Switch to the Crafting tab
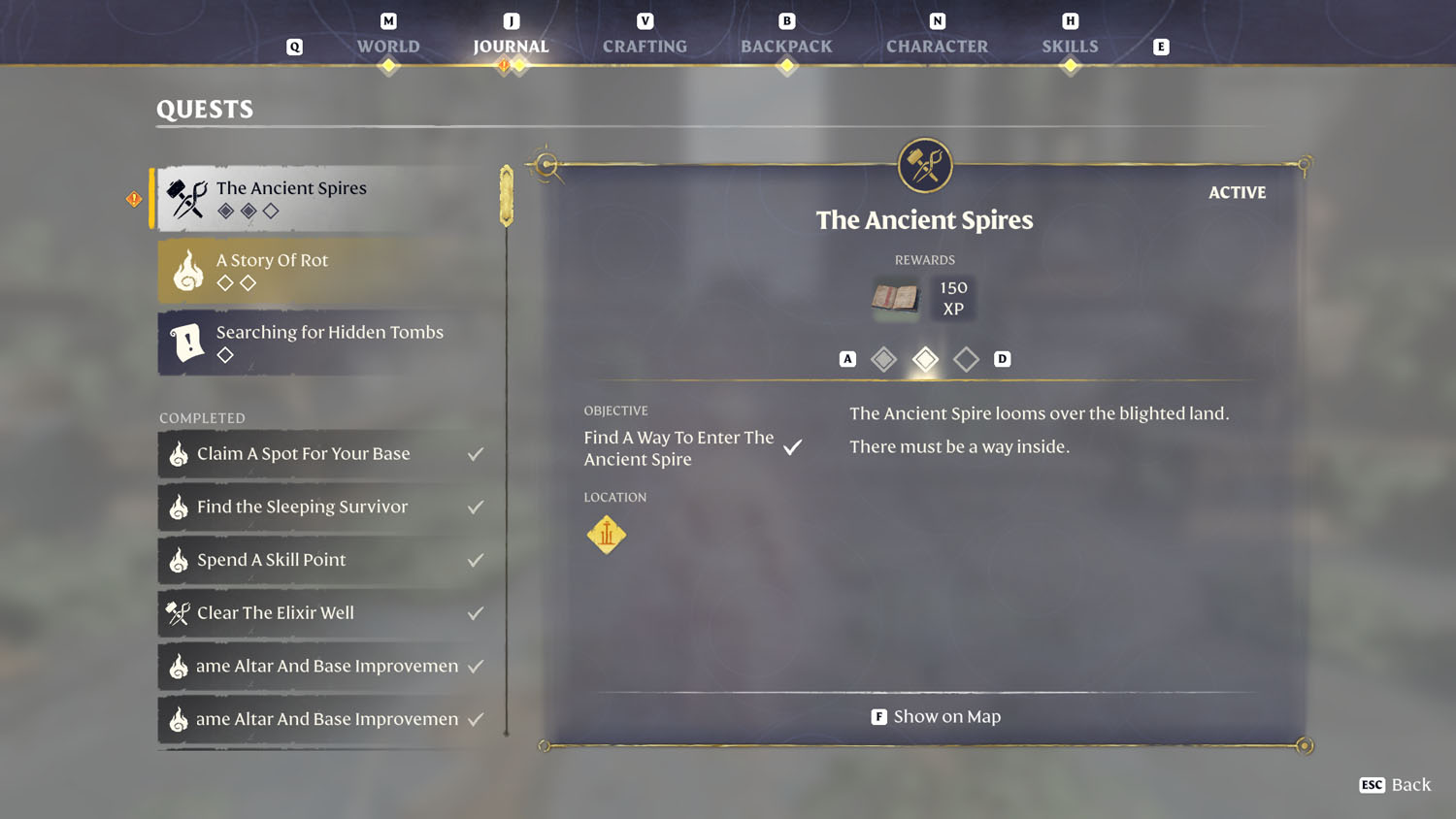The image size is (1456, 819). (645, 46)
